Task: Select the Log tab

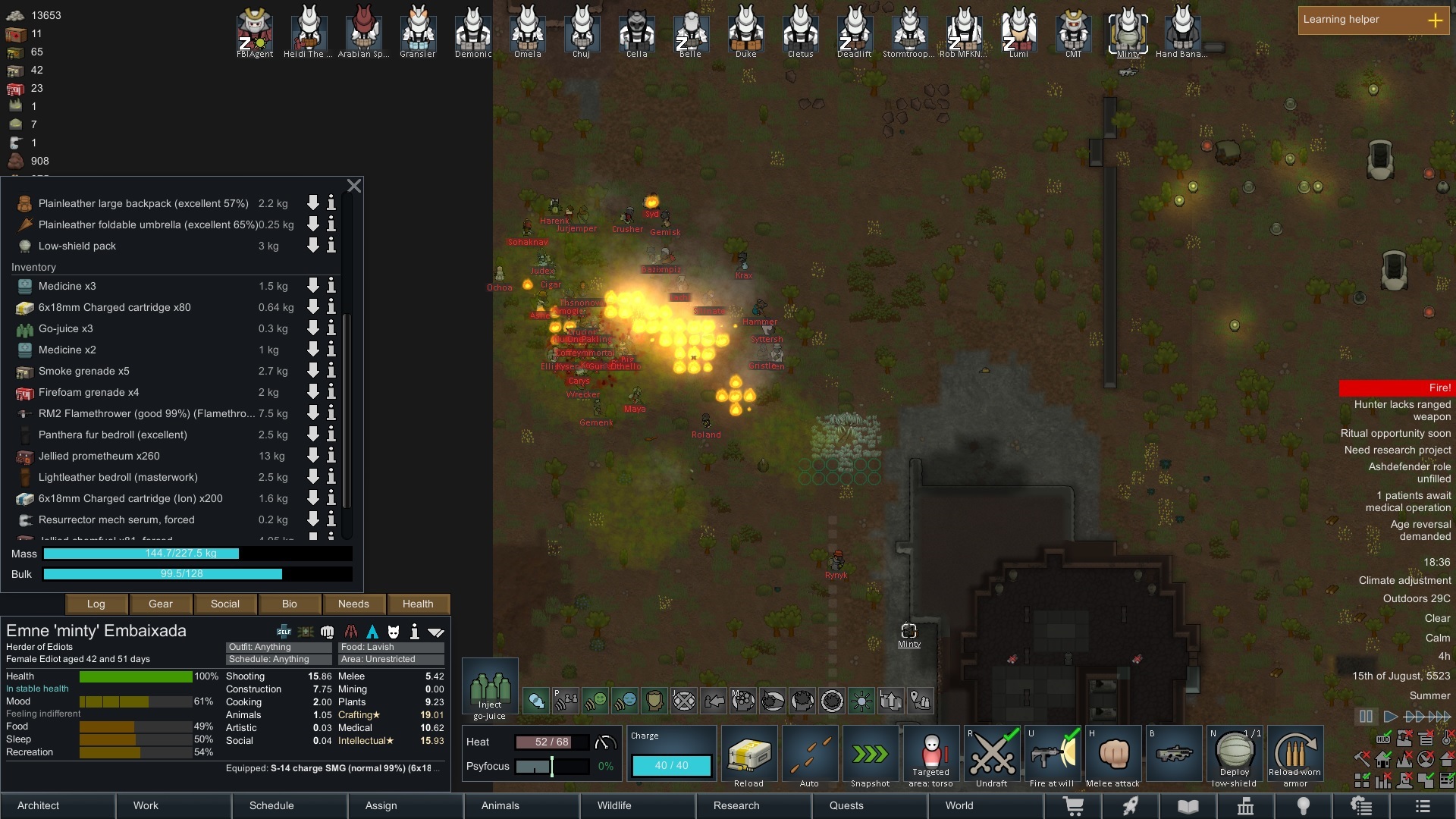Action: 96,604
